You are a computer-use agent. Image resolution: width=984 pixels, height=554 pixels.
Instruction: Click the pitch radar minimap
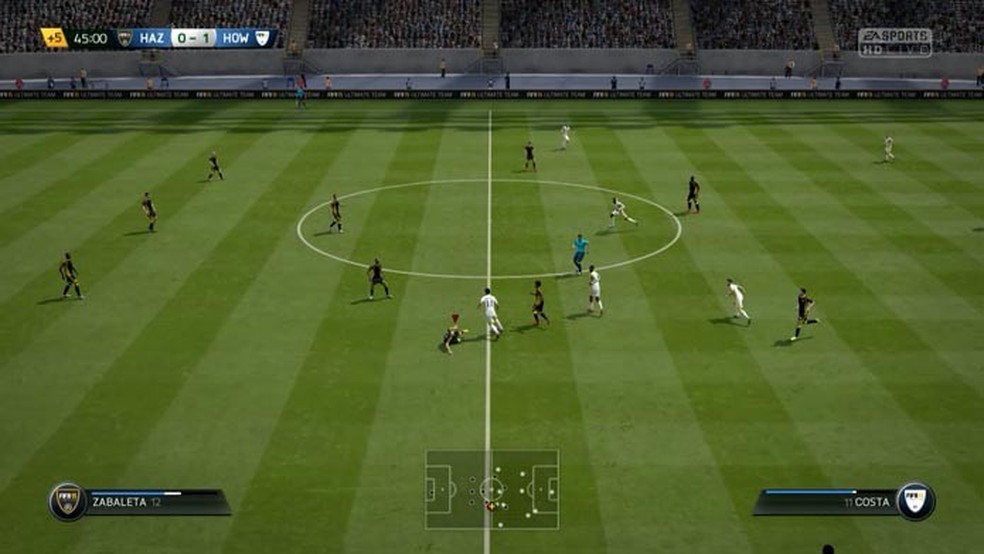pyautogui.click(x=492, y=489)
